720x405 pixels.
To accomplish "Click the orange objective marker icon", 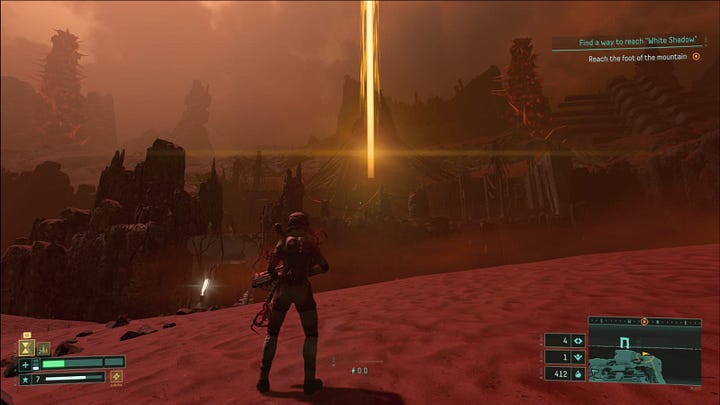I will 696,57.
